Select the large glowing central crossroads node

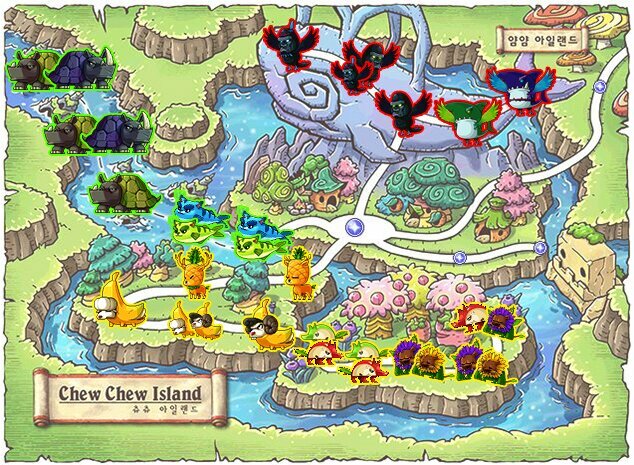[353, 227]
